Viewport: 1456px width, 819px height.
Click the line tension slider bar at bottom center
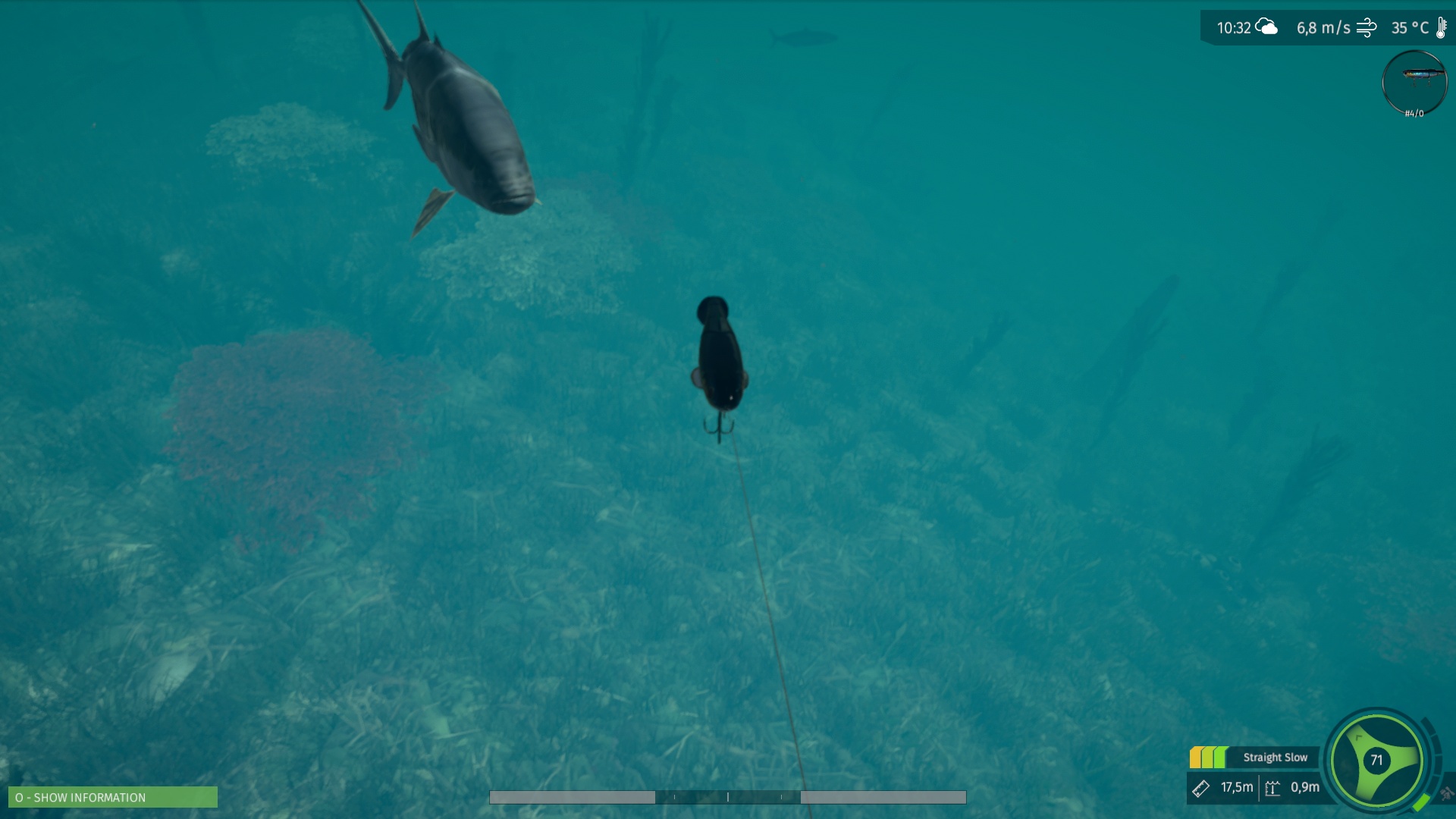coord(728,798)
